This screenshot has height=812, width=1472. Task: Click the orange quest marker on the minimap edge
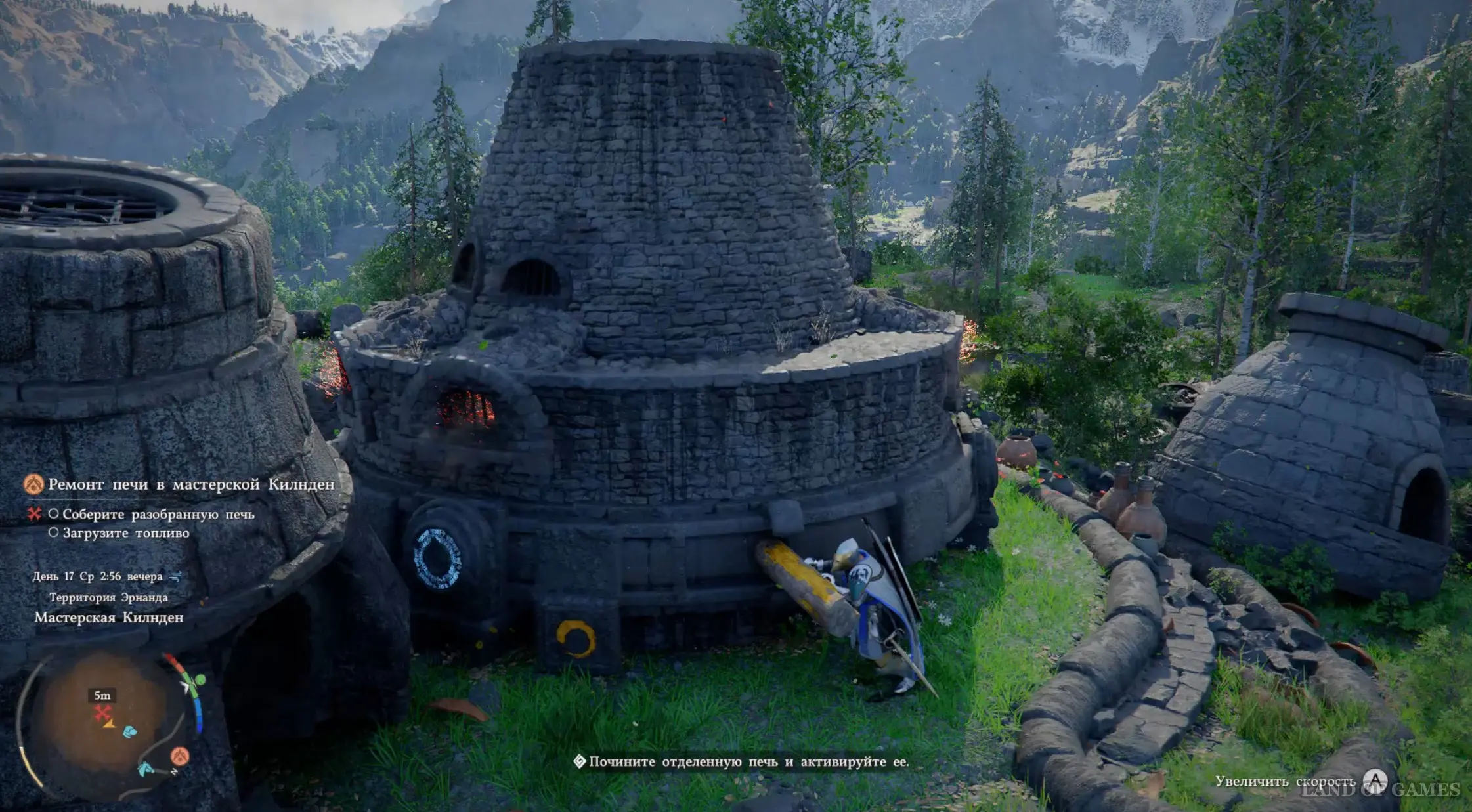click(x=180, y=756)
